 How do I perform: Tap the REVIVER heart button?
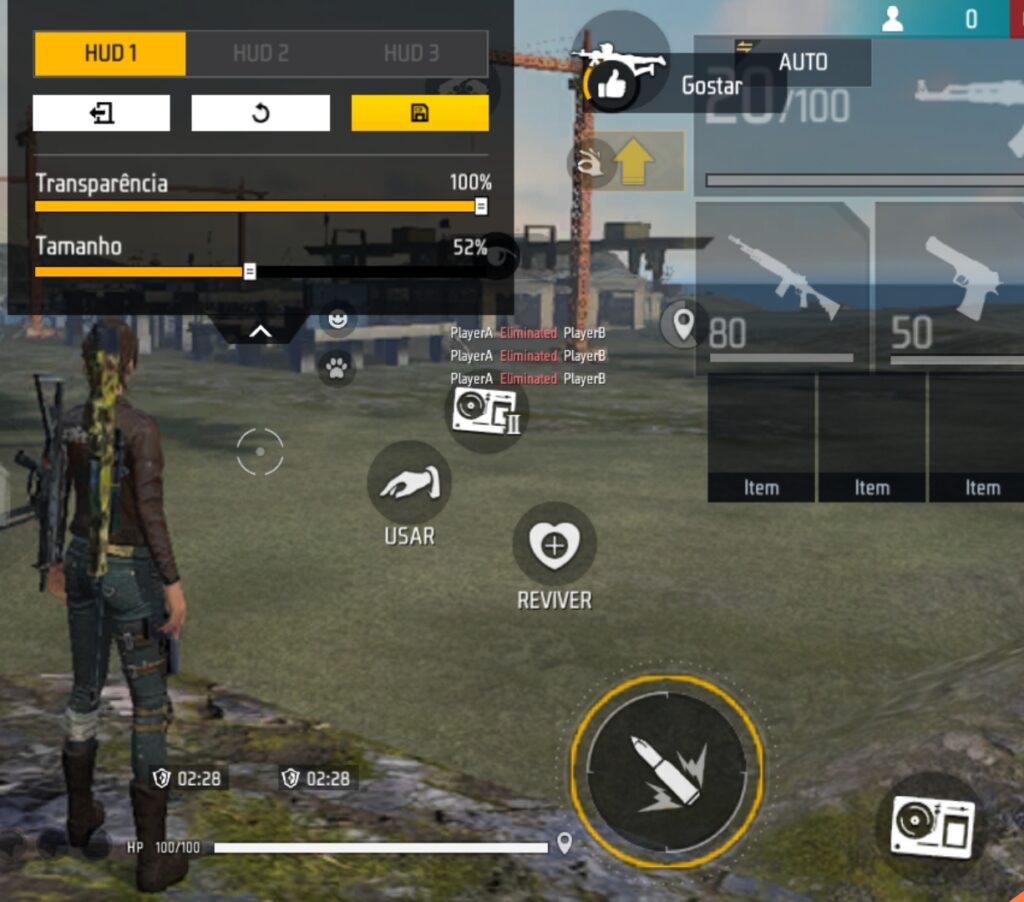[554, 545]
